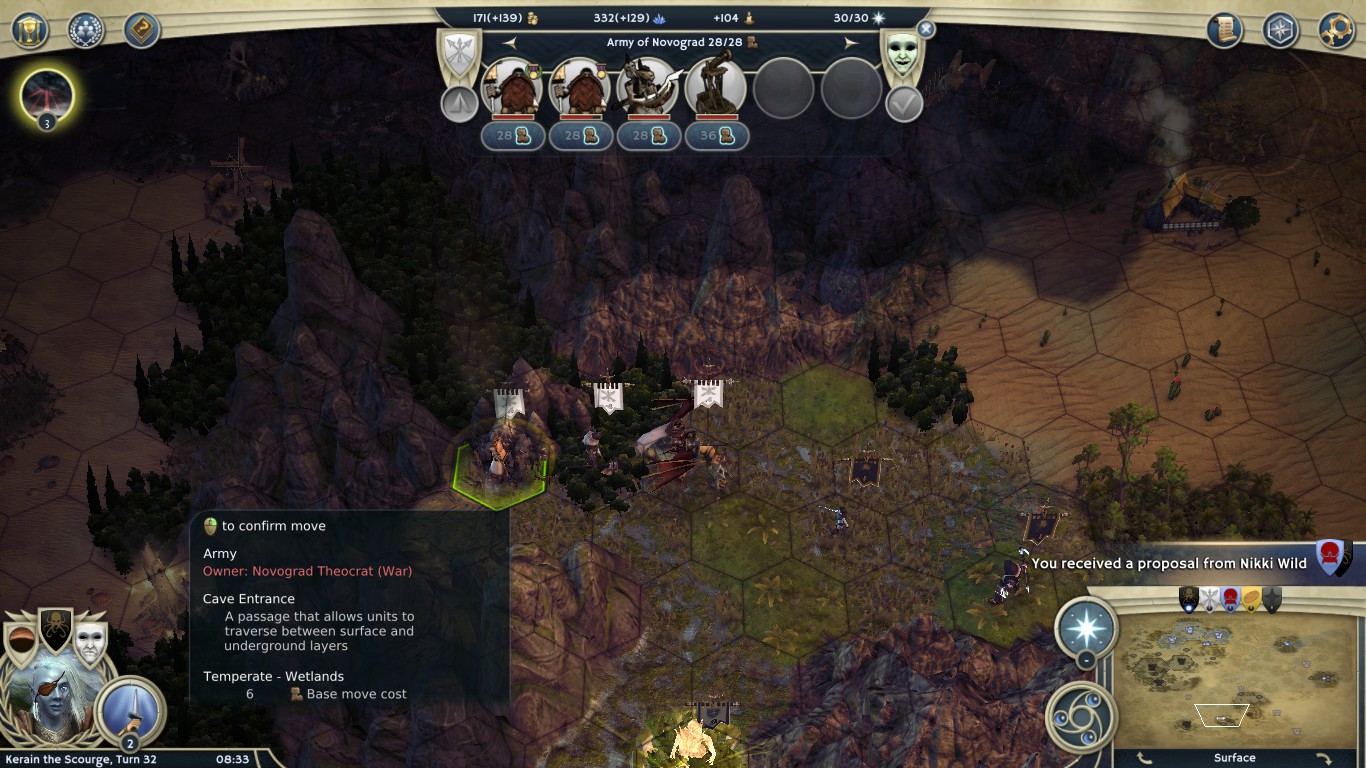Open the star spell casting orb

[1086, 627]
